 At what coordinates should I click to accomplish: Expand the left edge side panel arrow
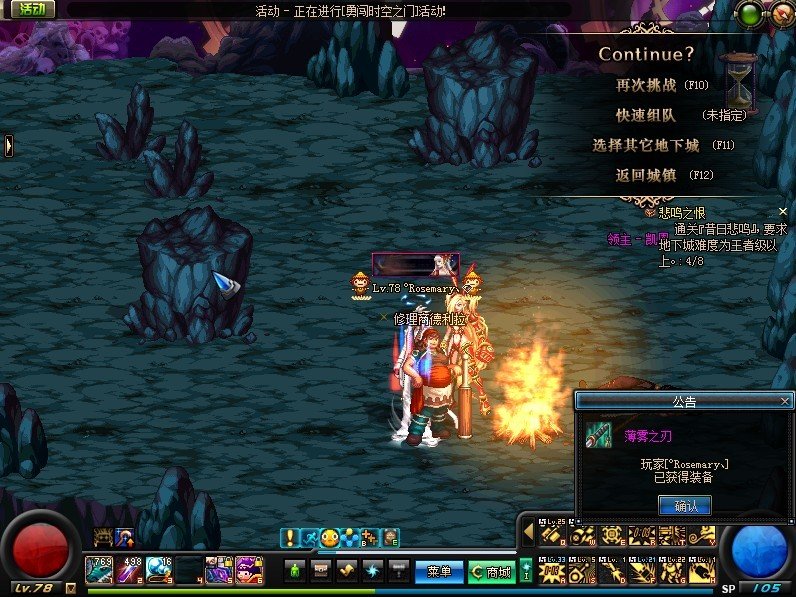(x=9, y=146)
